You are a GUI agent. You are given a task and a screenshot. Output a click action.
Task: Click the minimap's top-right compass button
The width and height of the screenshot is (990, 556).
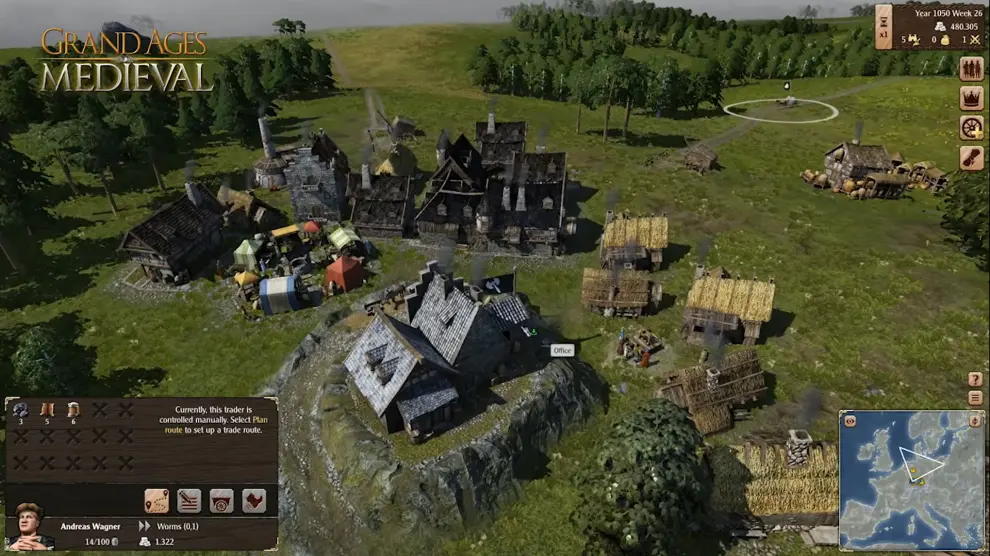tap(975, 421)
